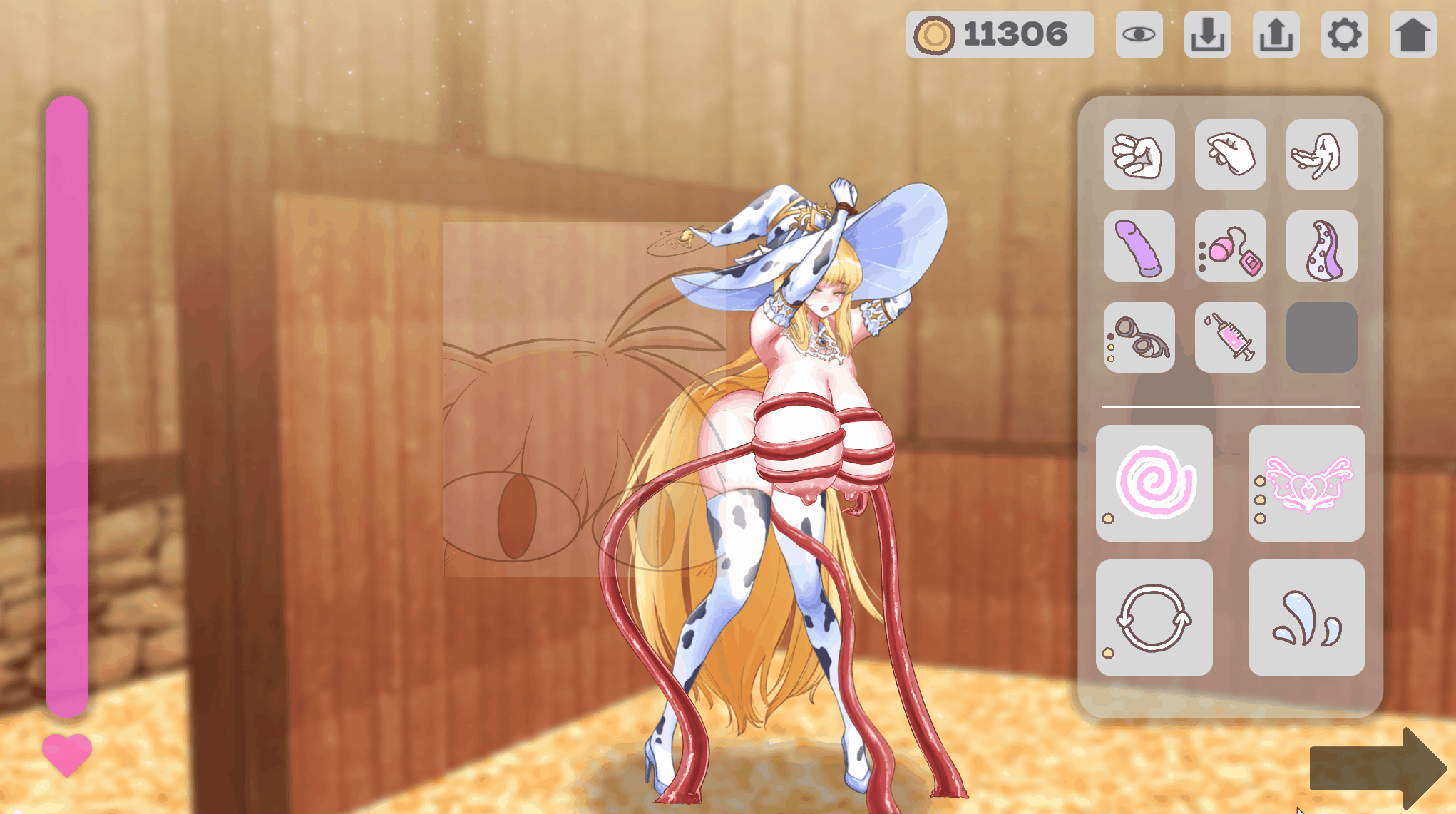1456x814 pixels.
Task: Click the download save button
Action: pos(1208,34)
